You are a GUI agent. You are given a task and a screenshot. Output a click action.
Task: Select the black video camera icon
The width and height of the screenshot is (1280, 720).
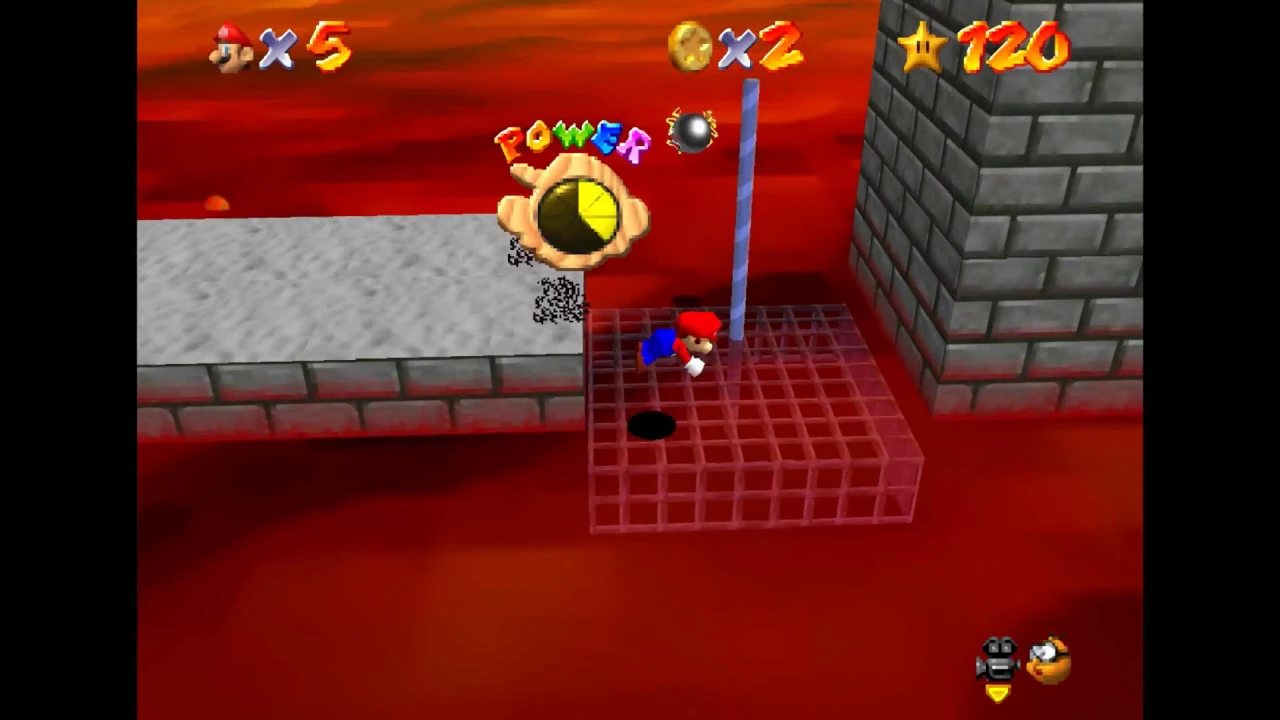998,659
